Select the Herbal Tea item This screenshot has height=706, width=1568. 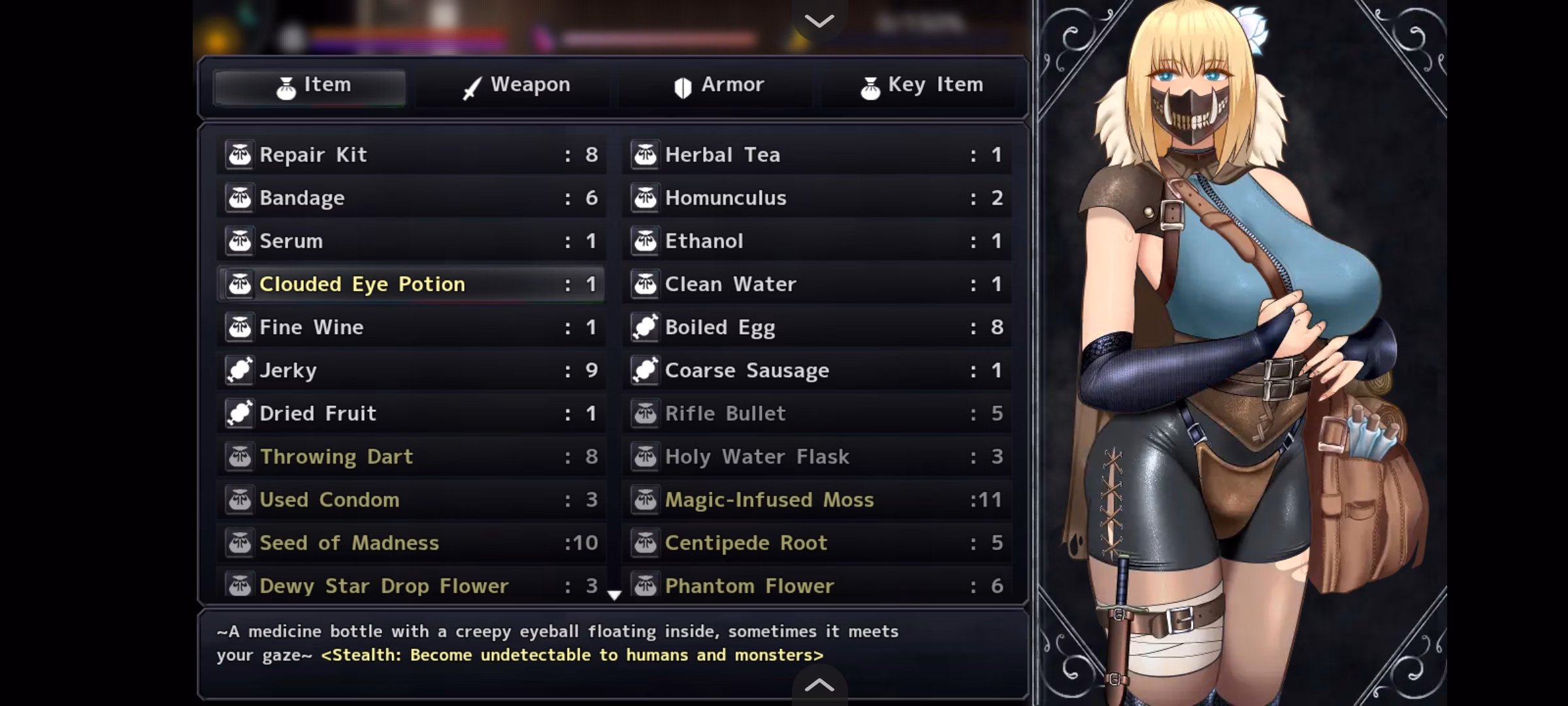click(x=817, y=155)
